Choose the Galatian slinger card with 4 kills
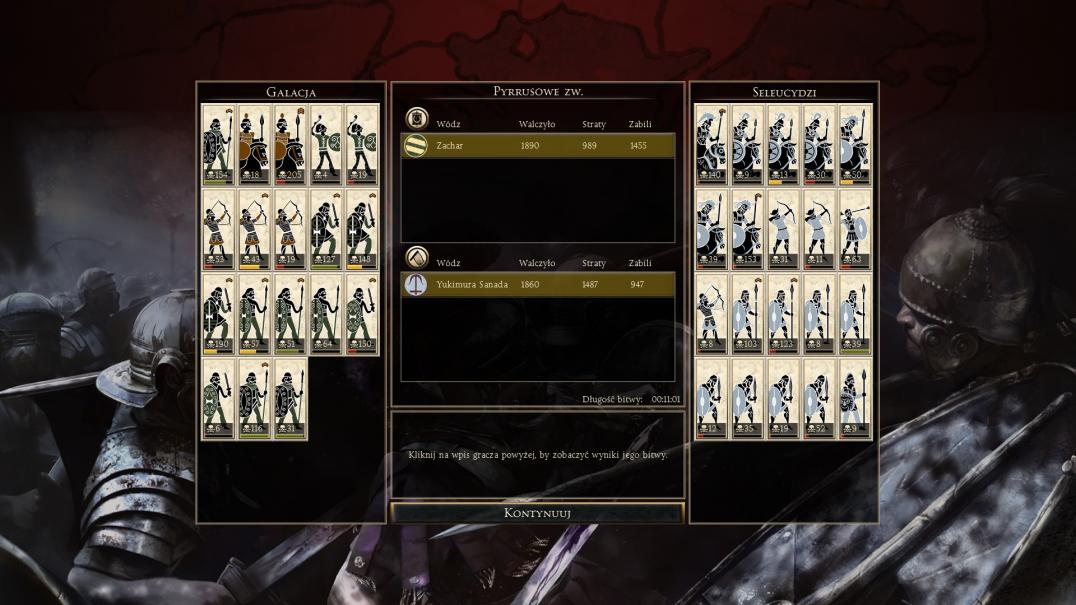 (x=326, y=144)
